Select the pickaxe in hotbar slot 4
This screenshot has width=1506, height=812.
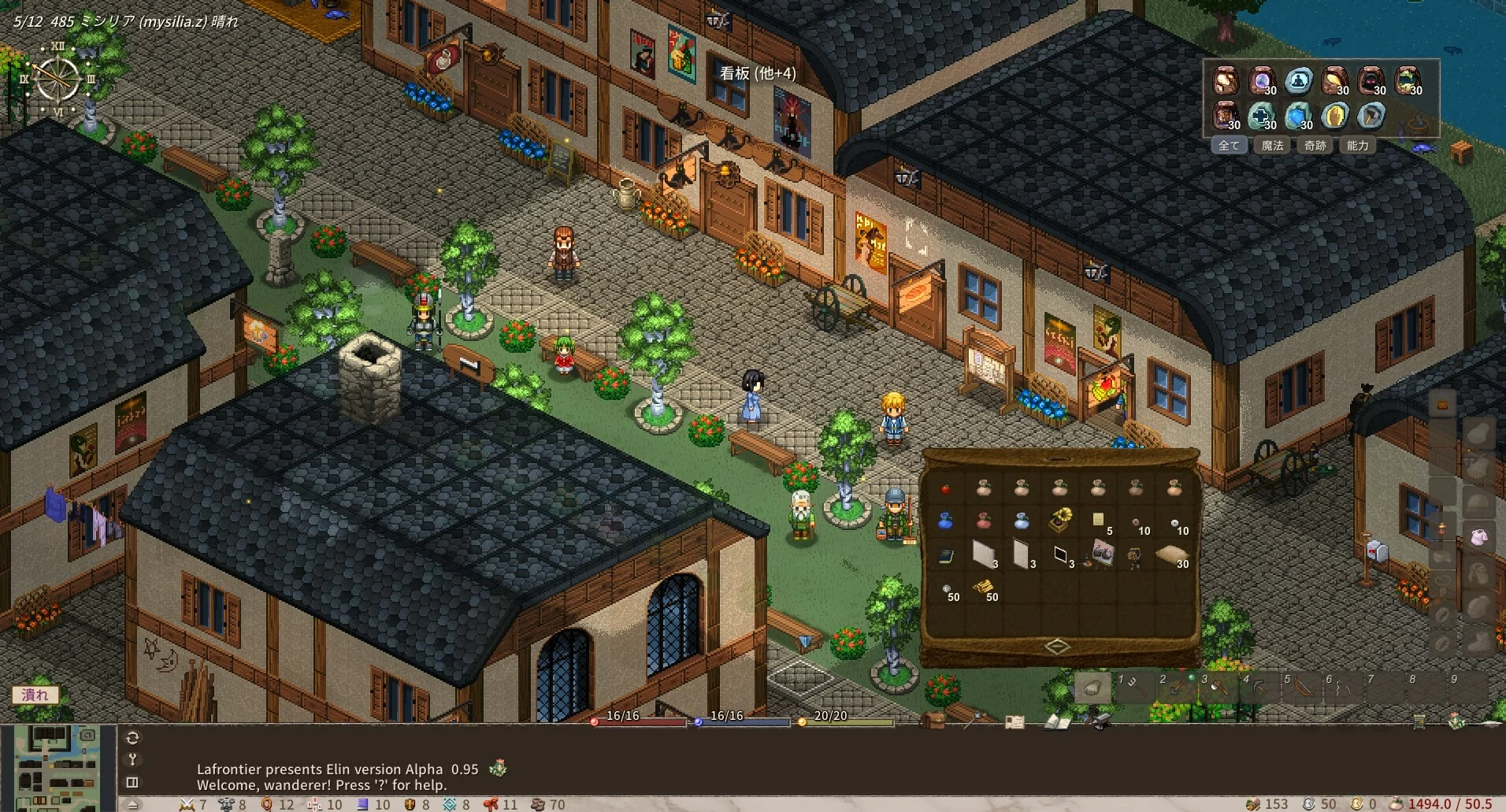point(1259,688)
